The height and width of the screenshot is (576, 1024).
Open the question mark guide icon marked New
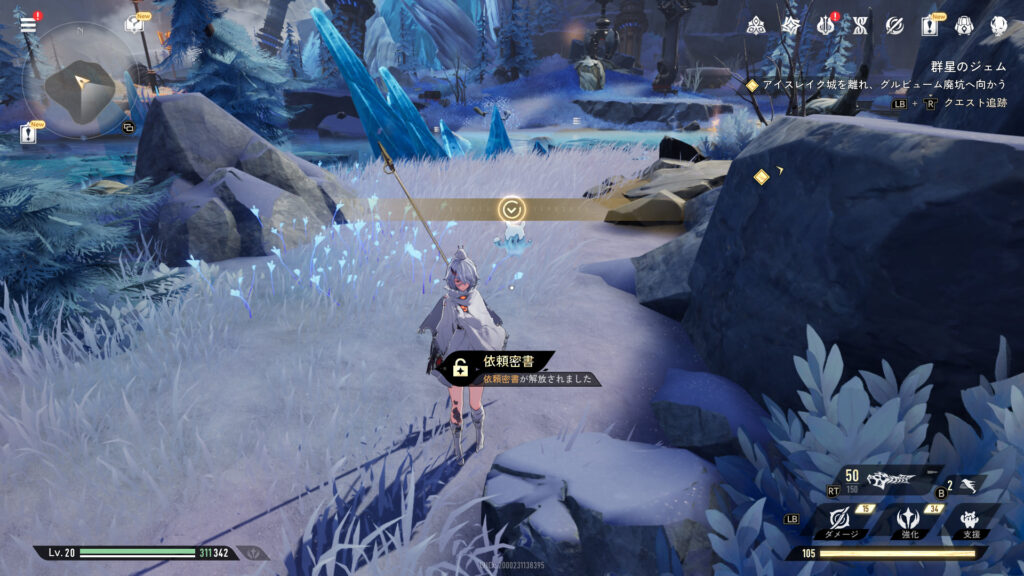tap(133, 24)
